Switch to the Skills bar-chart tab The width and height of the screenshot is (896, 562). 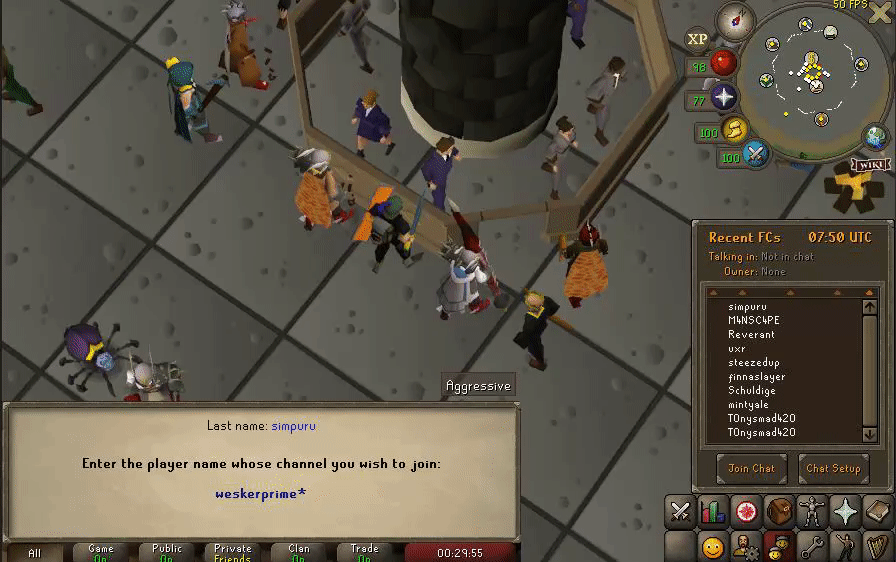[x=713, y=512]
